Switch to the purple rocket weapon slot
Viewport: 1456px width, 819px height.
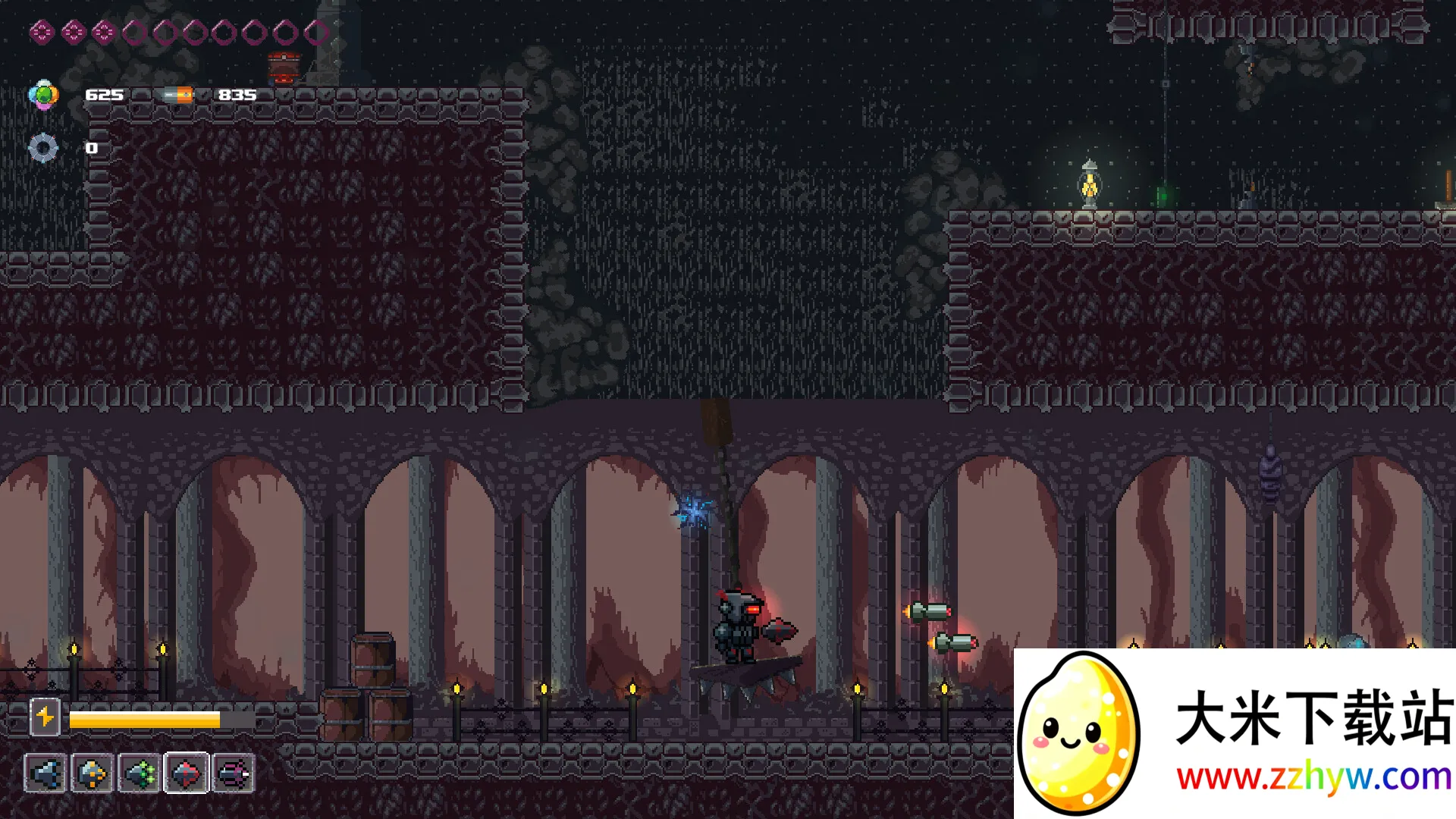[x=234, y=773]
